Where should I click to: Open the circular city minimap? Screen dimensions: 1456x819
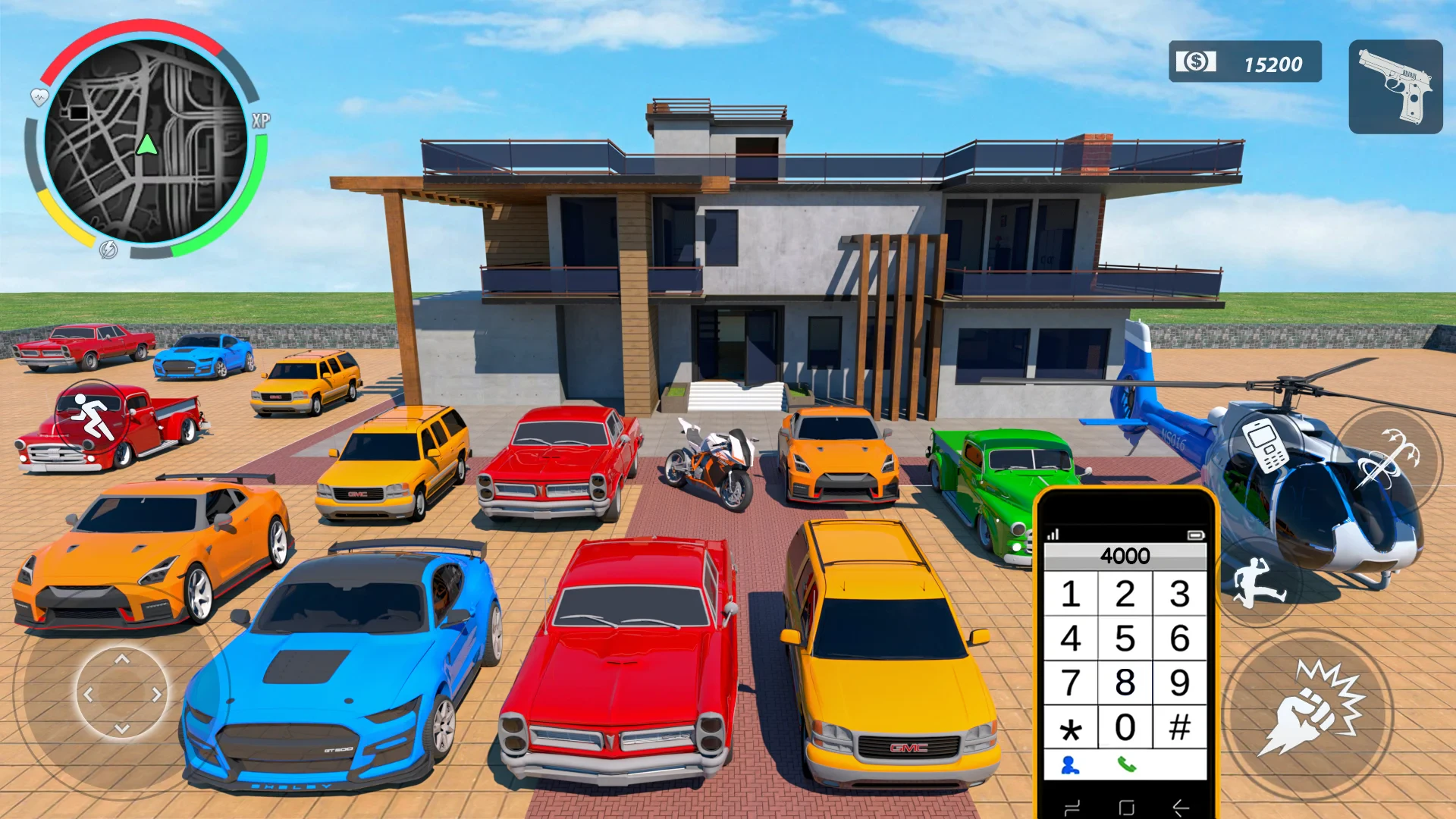click(146, 142)
